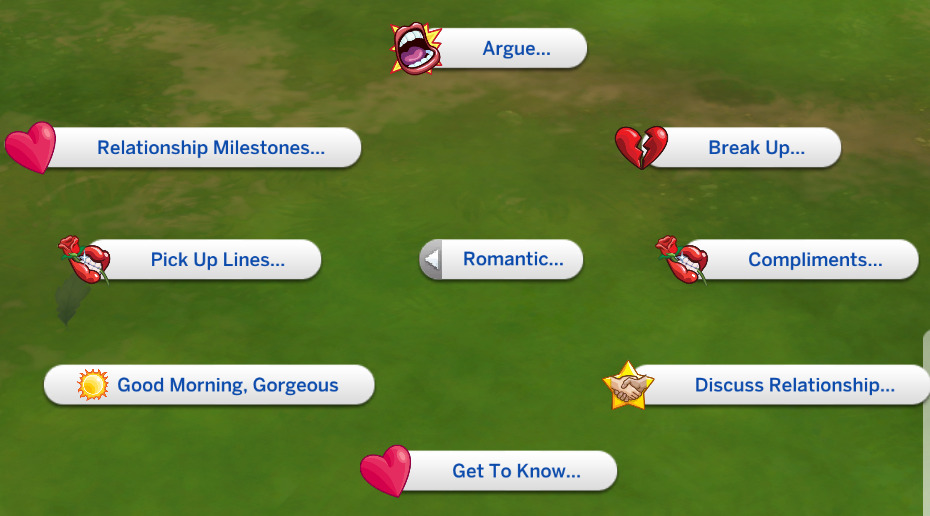
Task: Open the Compliments submenu
Action: click(x=814, y=260)
